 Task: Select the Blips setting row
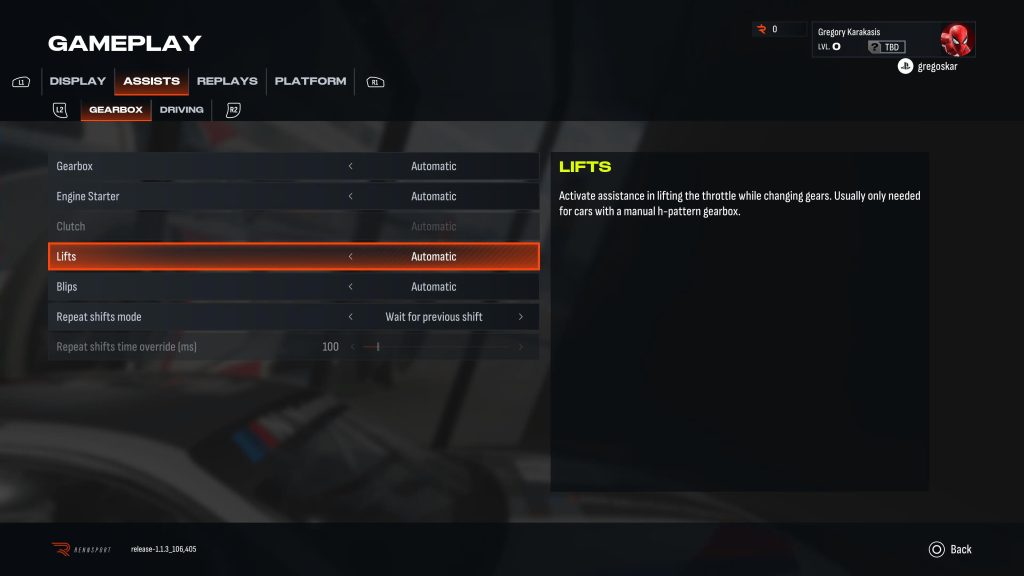coord(200,287)
